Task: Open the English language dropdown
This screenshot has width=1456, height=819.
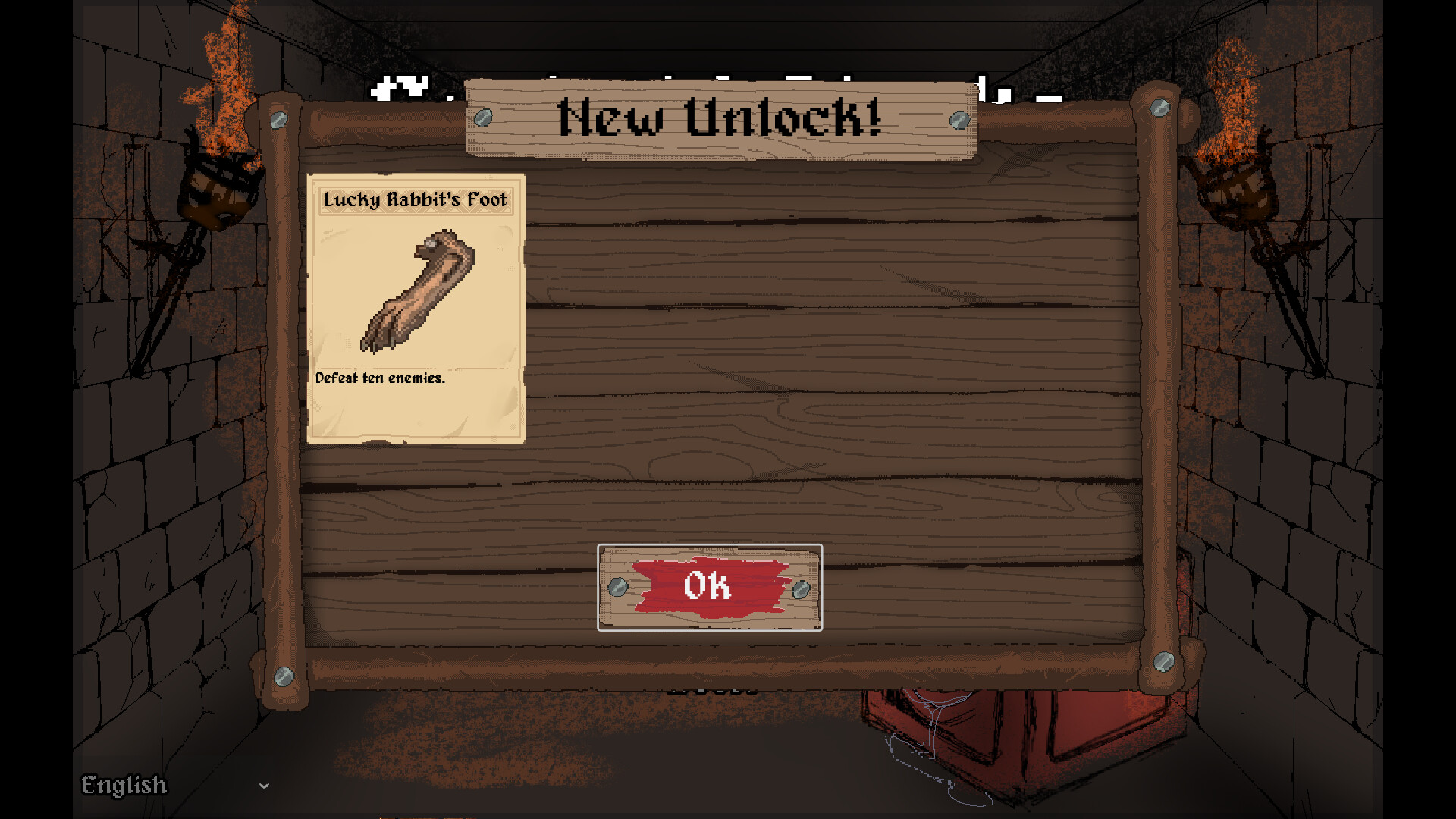Action: (125, 786)
